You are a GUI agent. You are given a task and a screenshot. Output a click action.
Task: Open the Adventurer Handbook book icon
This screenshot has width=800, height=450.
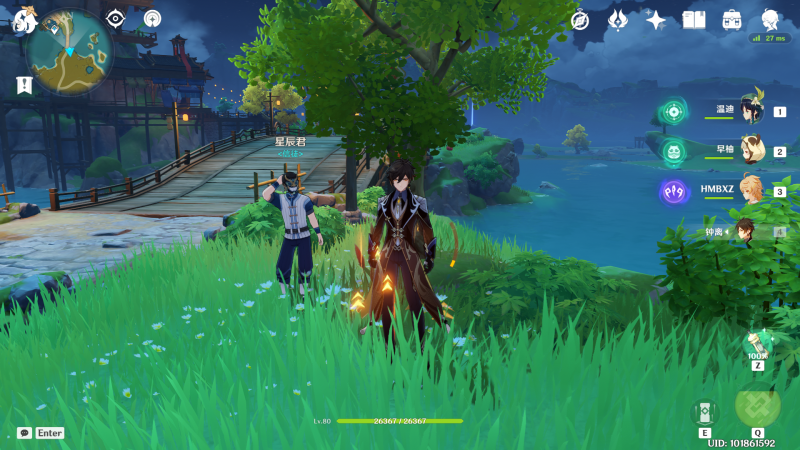tap(694, 20)
